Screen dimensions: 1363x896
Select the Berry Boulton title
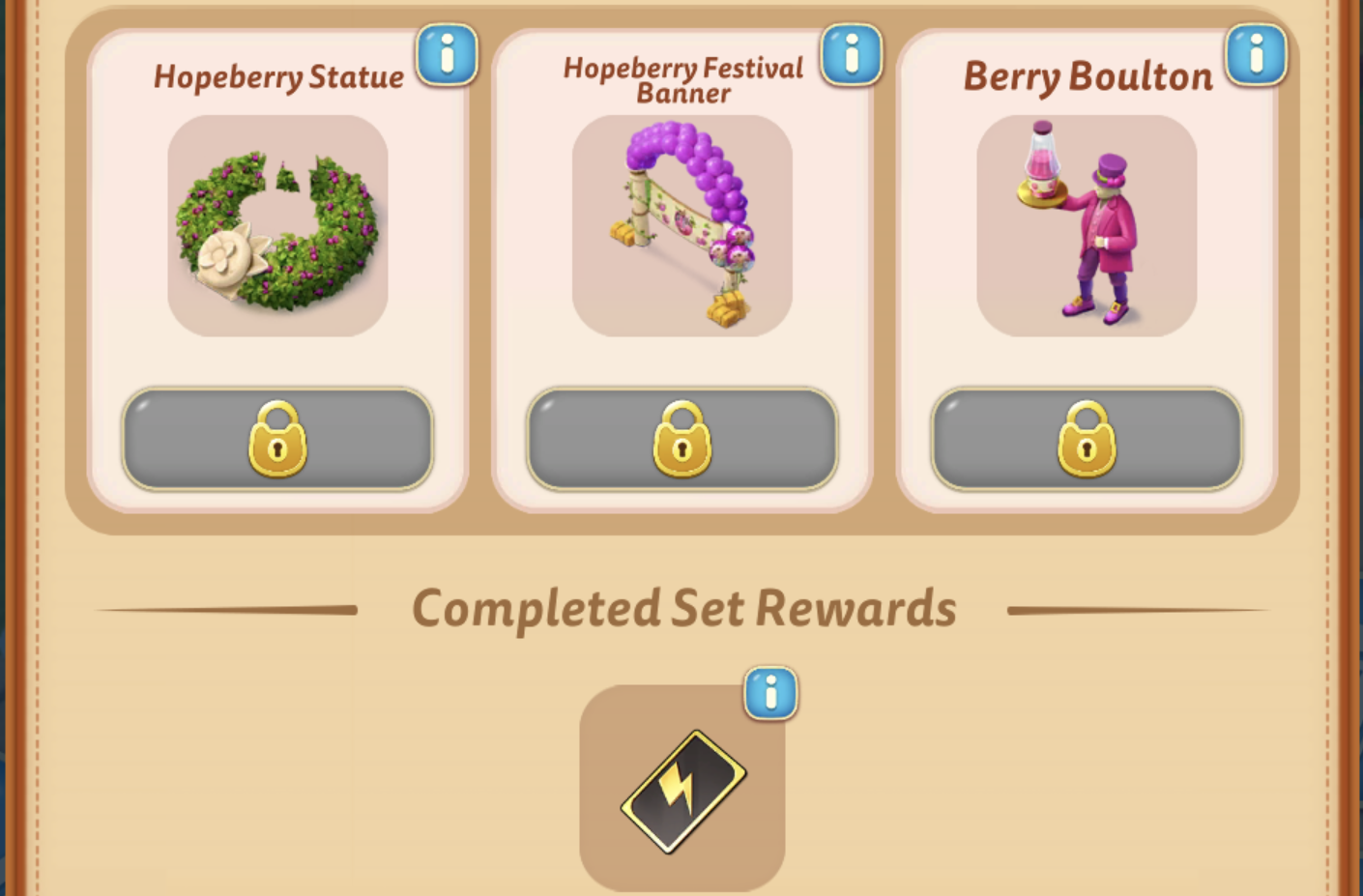pos(1087,77)
